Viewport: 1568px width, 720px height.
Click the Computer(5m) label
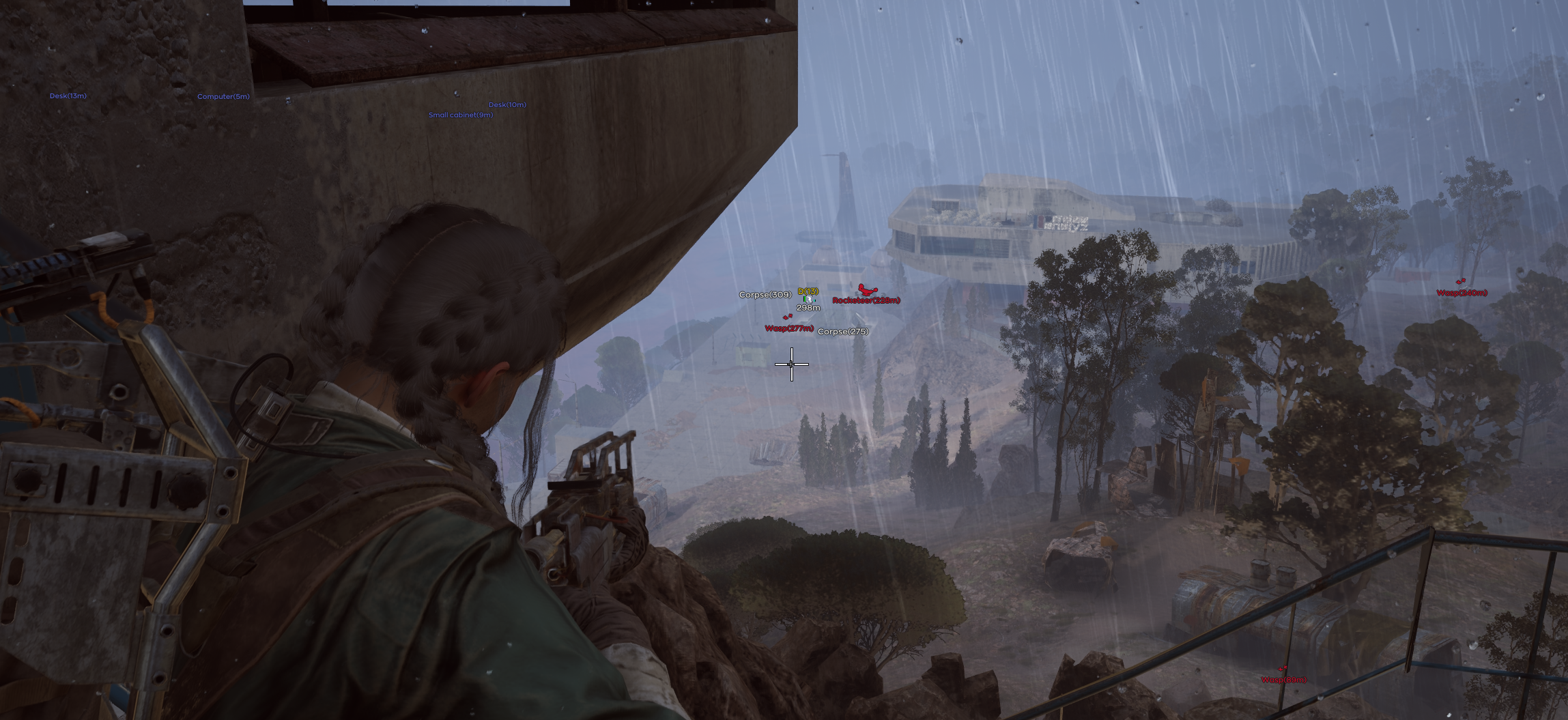pos(223,96)
